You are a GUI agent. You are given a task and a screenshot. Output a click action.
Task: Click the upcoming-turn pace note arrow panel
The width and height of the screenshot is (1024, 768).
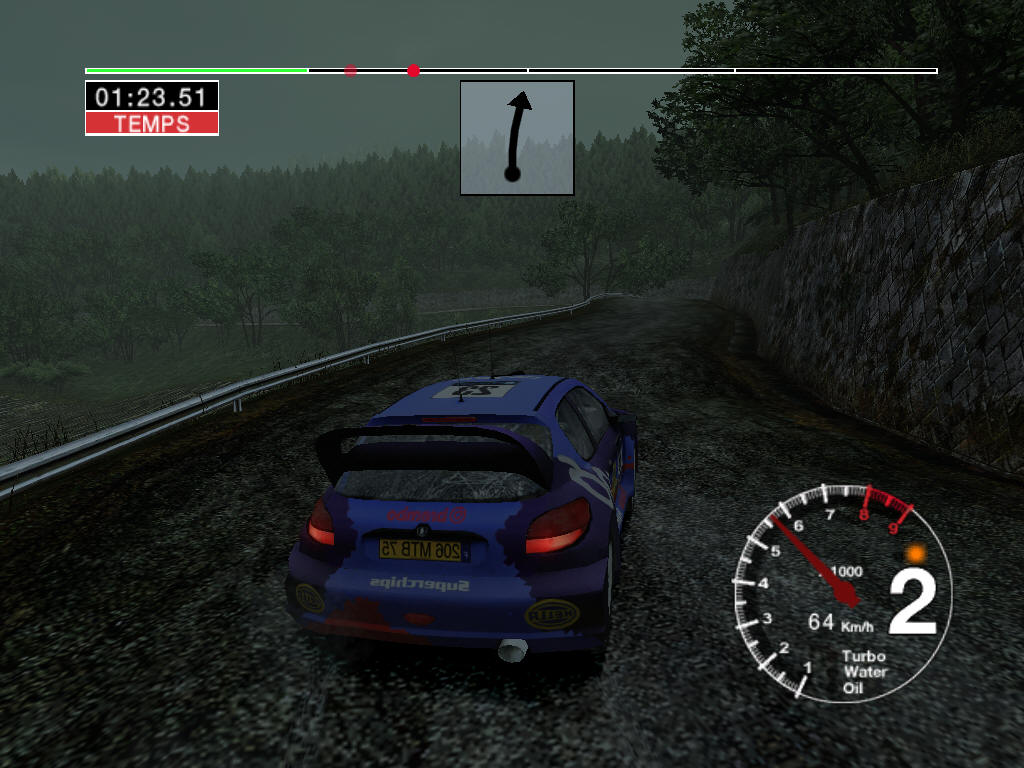tap(517, 138)
